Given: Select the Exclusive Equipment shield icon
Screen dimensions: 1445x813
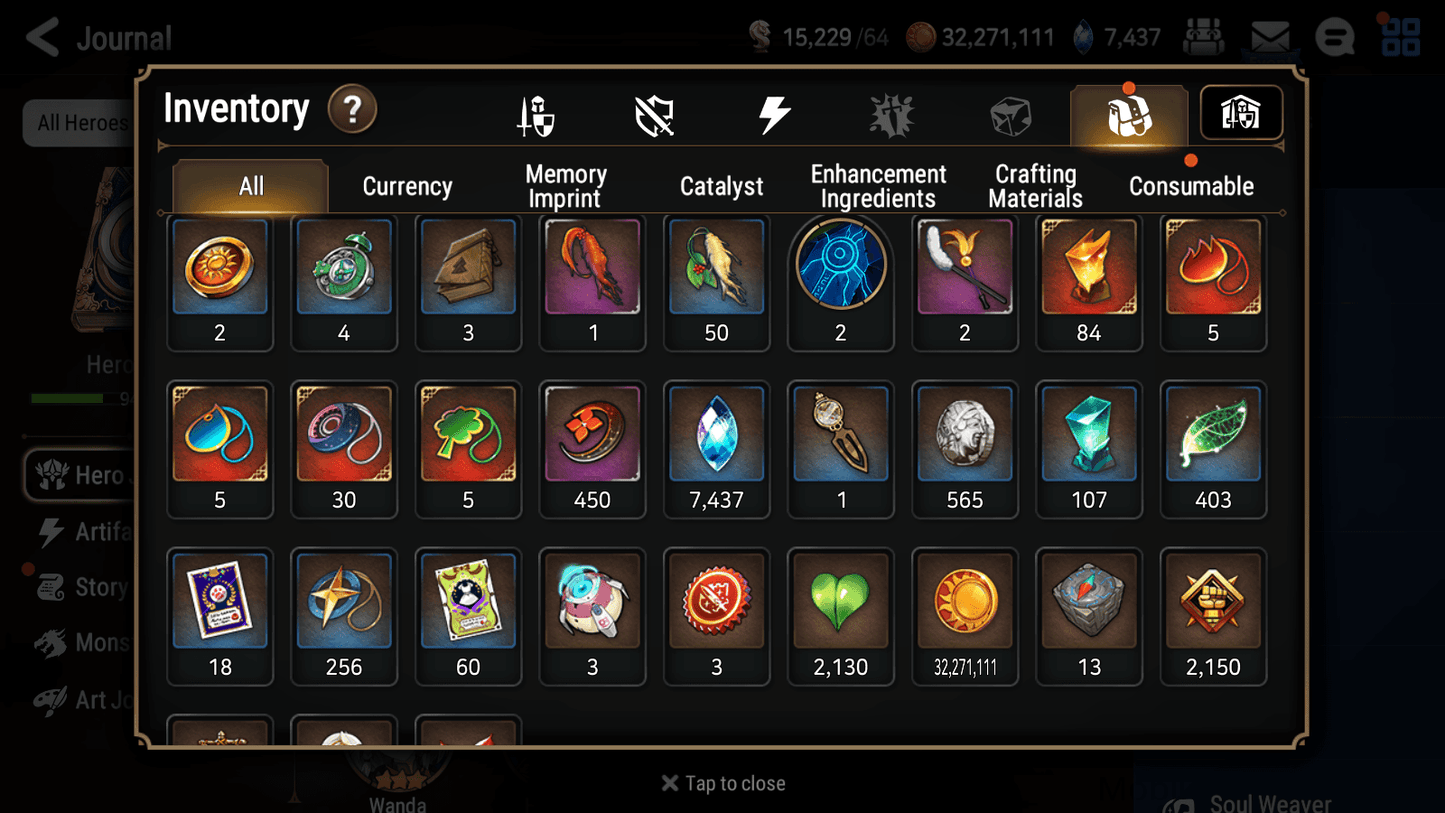Looking at the screenshot, I should click(x=655, y=113).
